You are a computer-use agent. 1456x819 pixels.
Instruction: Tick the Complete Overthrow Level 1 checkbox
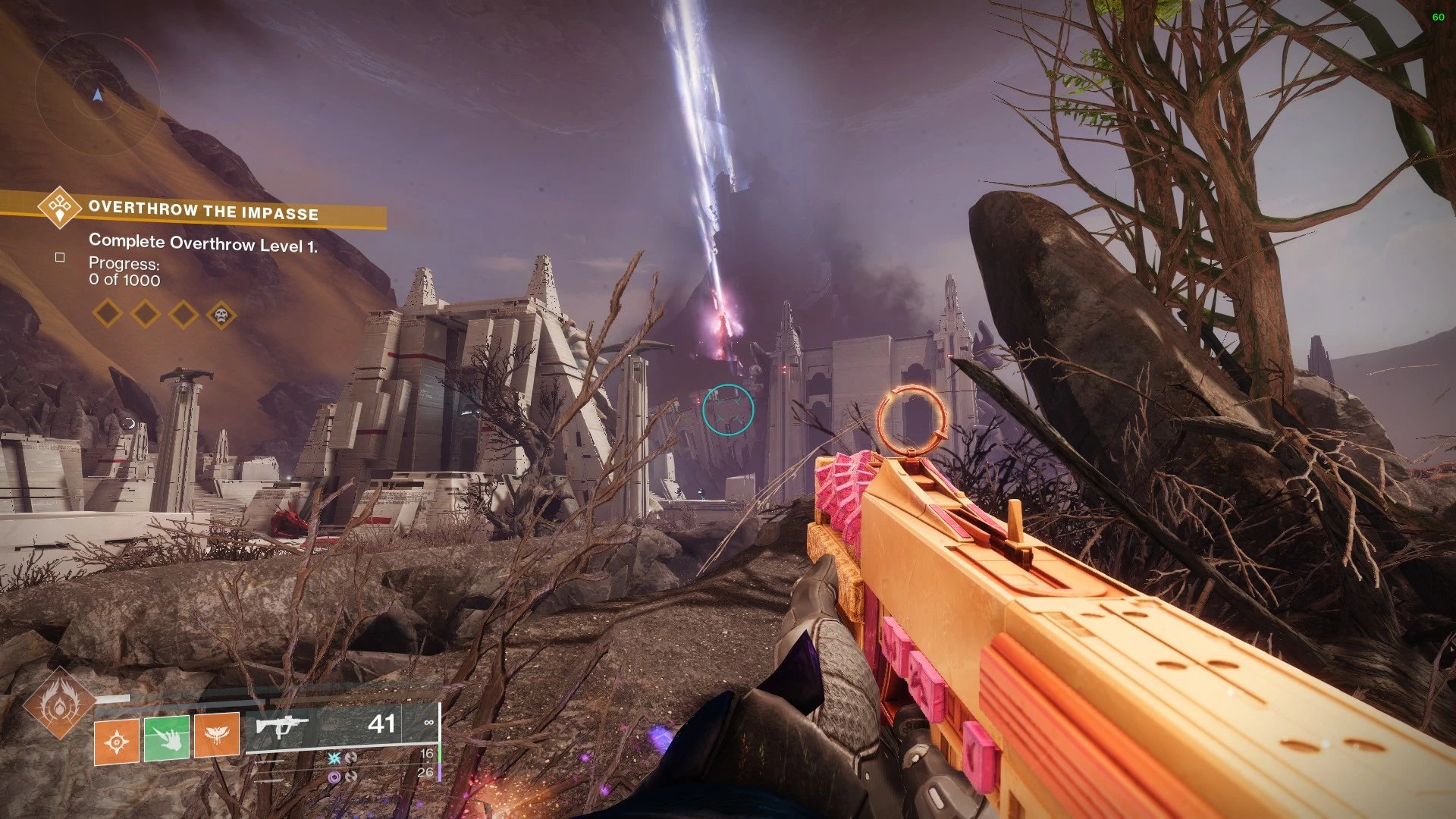[60, 258]
